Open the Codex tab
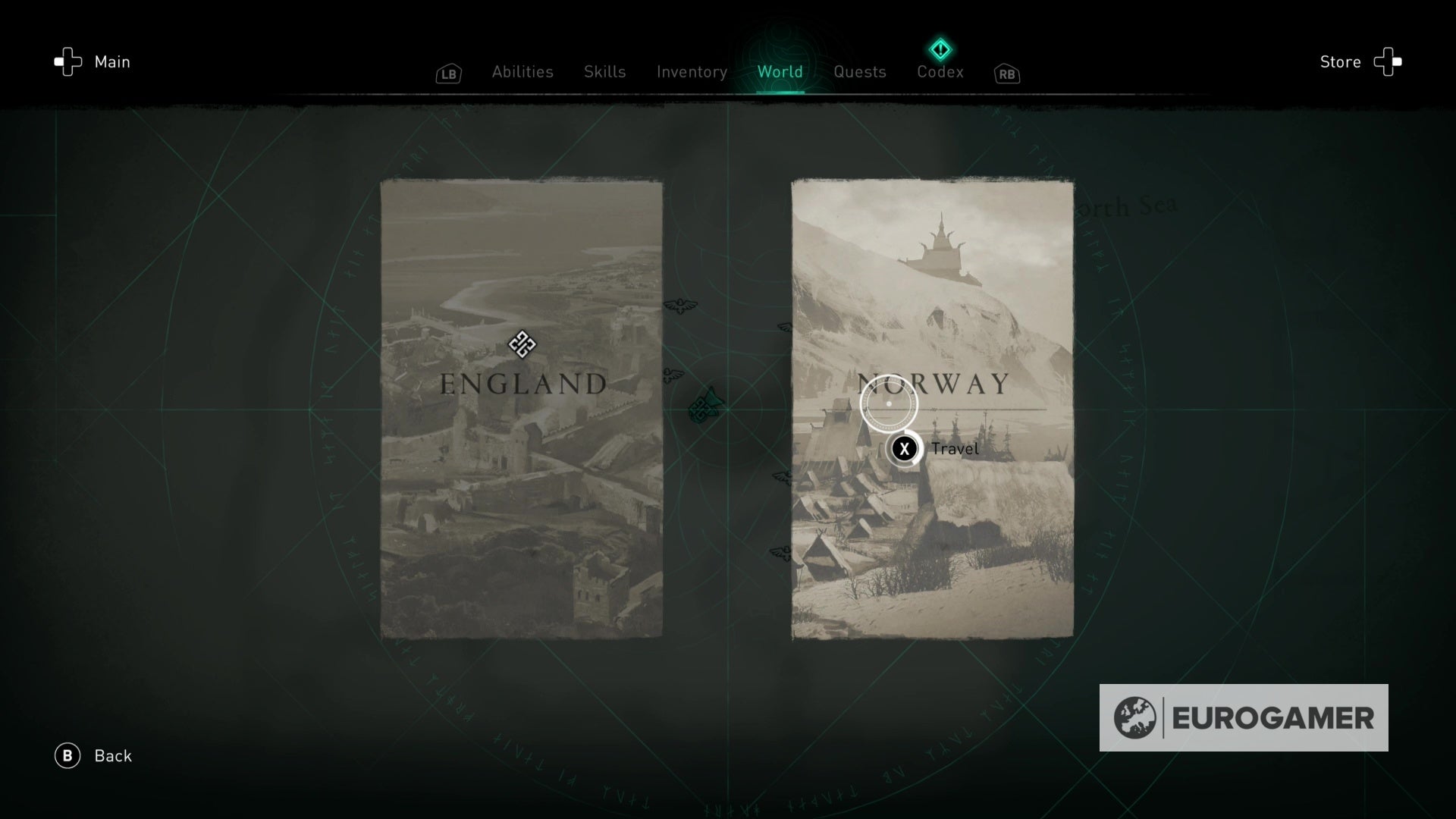Viewport: 1456px width, 819px height. click(x=940, y=71)
